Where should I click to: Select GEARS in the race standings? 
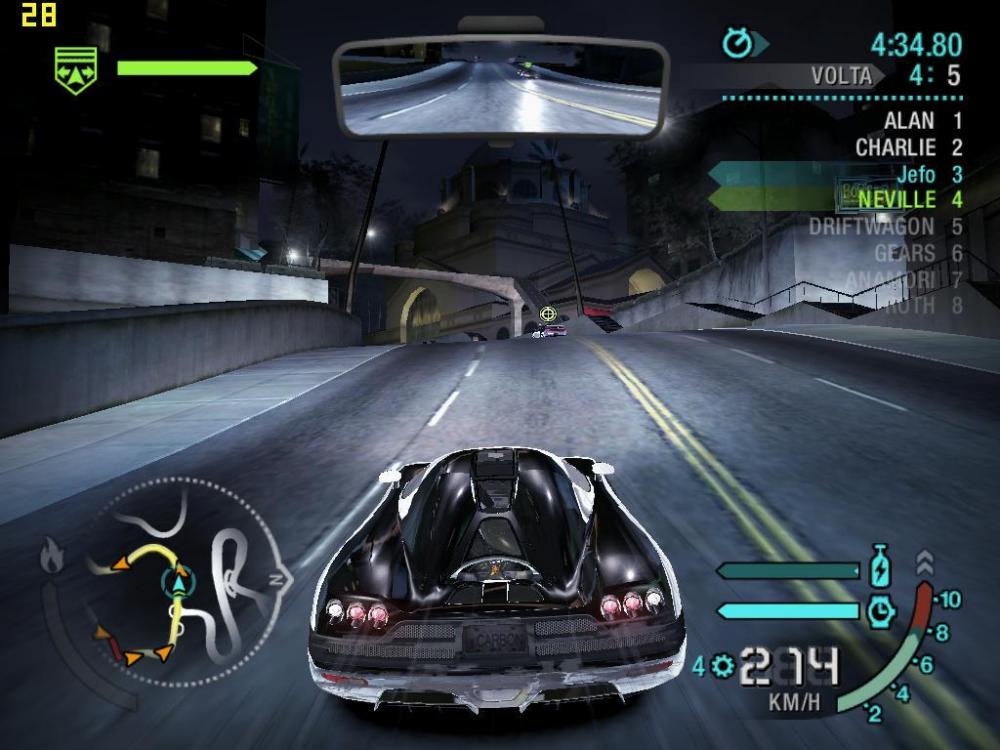pyautogui.click(x=904, y=254)
